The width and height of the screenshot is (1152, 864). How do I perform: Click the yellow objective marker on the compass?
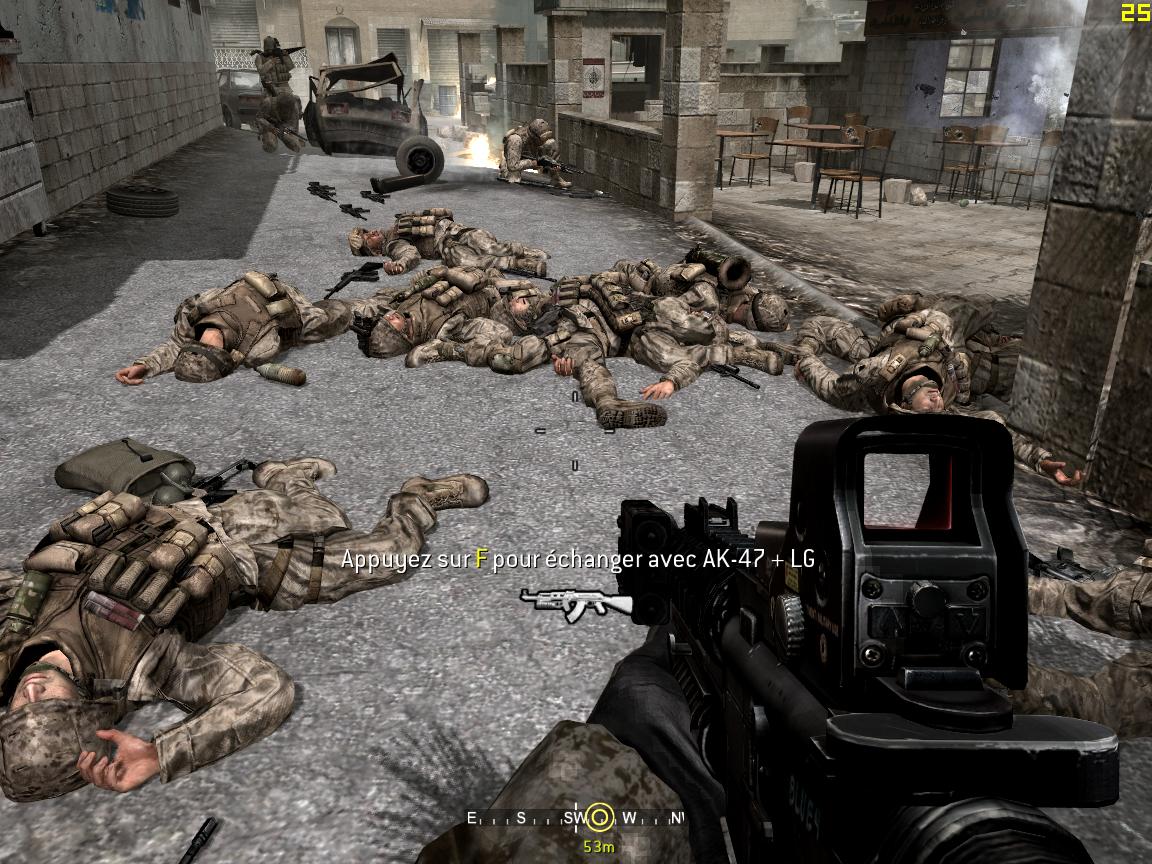click(x=599, y=818)
